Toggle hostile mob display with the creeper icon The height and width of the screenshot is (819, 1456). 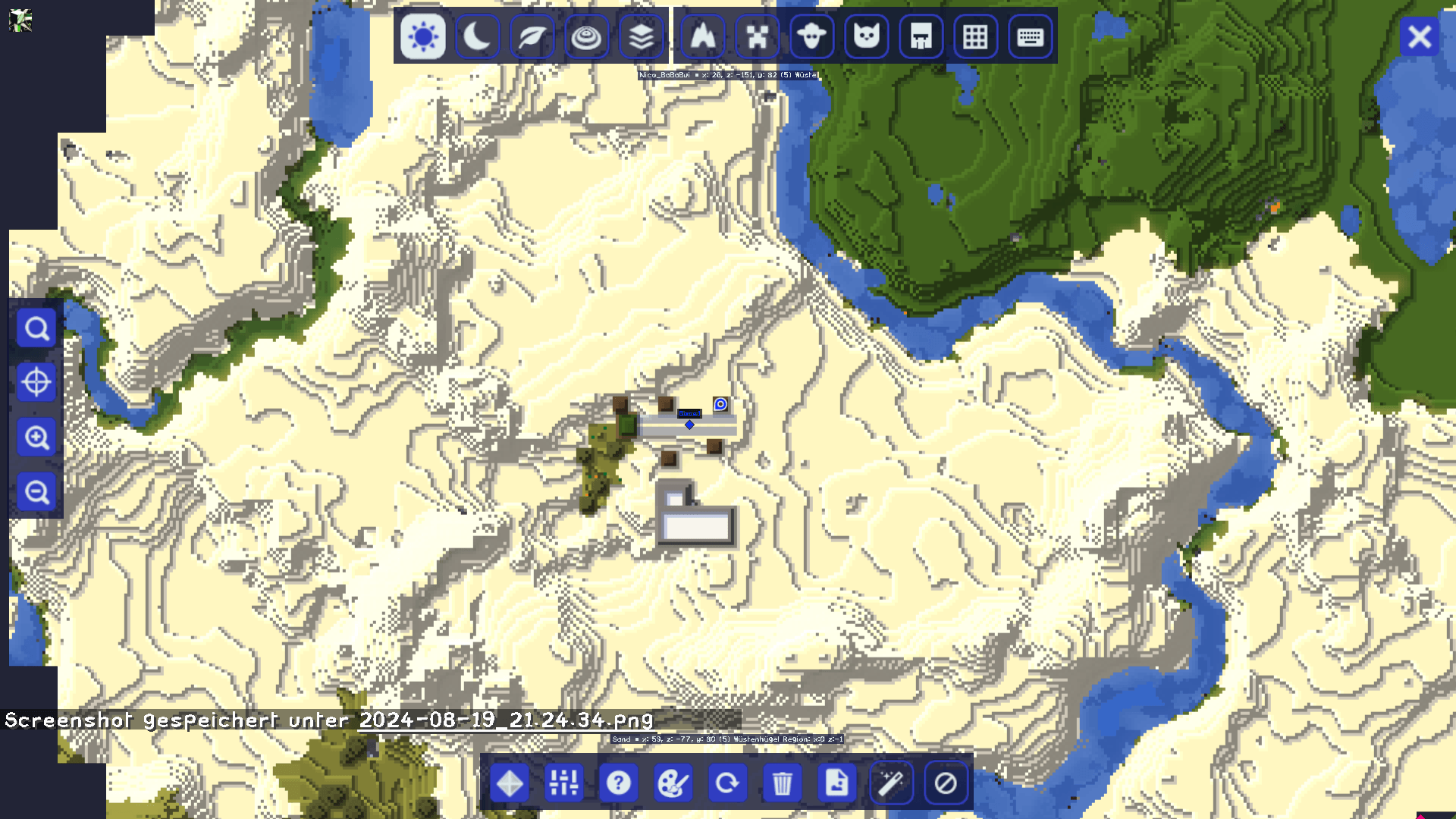[x=757, y=36]
